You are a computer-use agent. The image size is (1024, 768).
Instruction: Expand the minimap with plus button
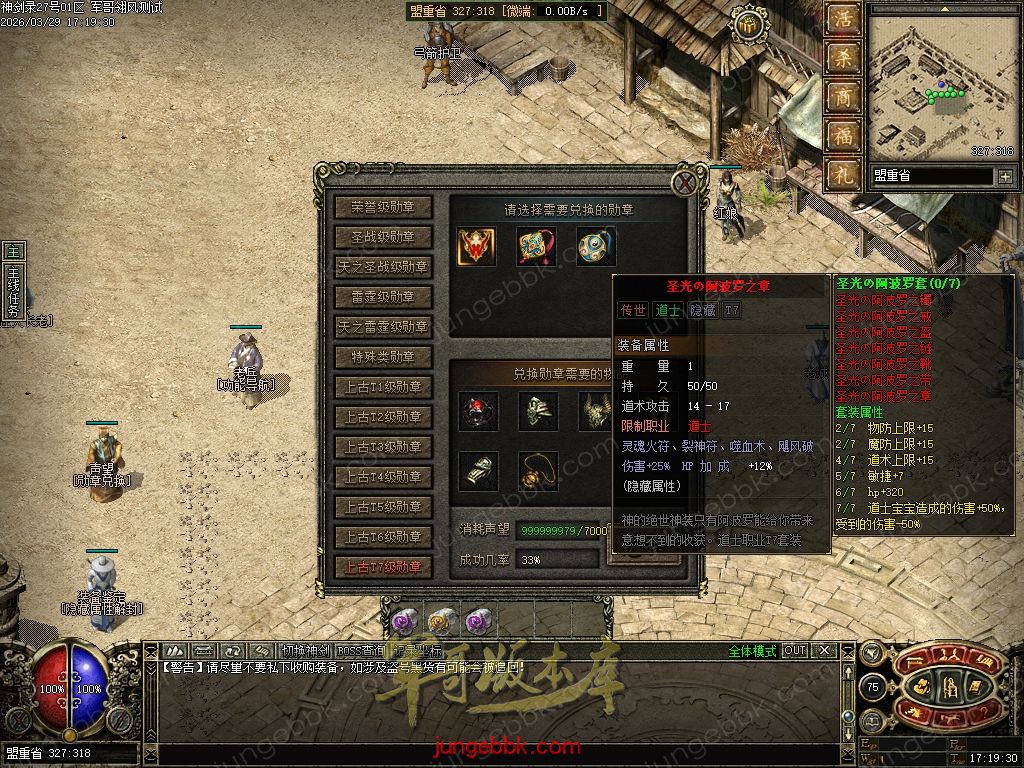tap(1004, 177)
